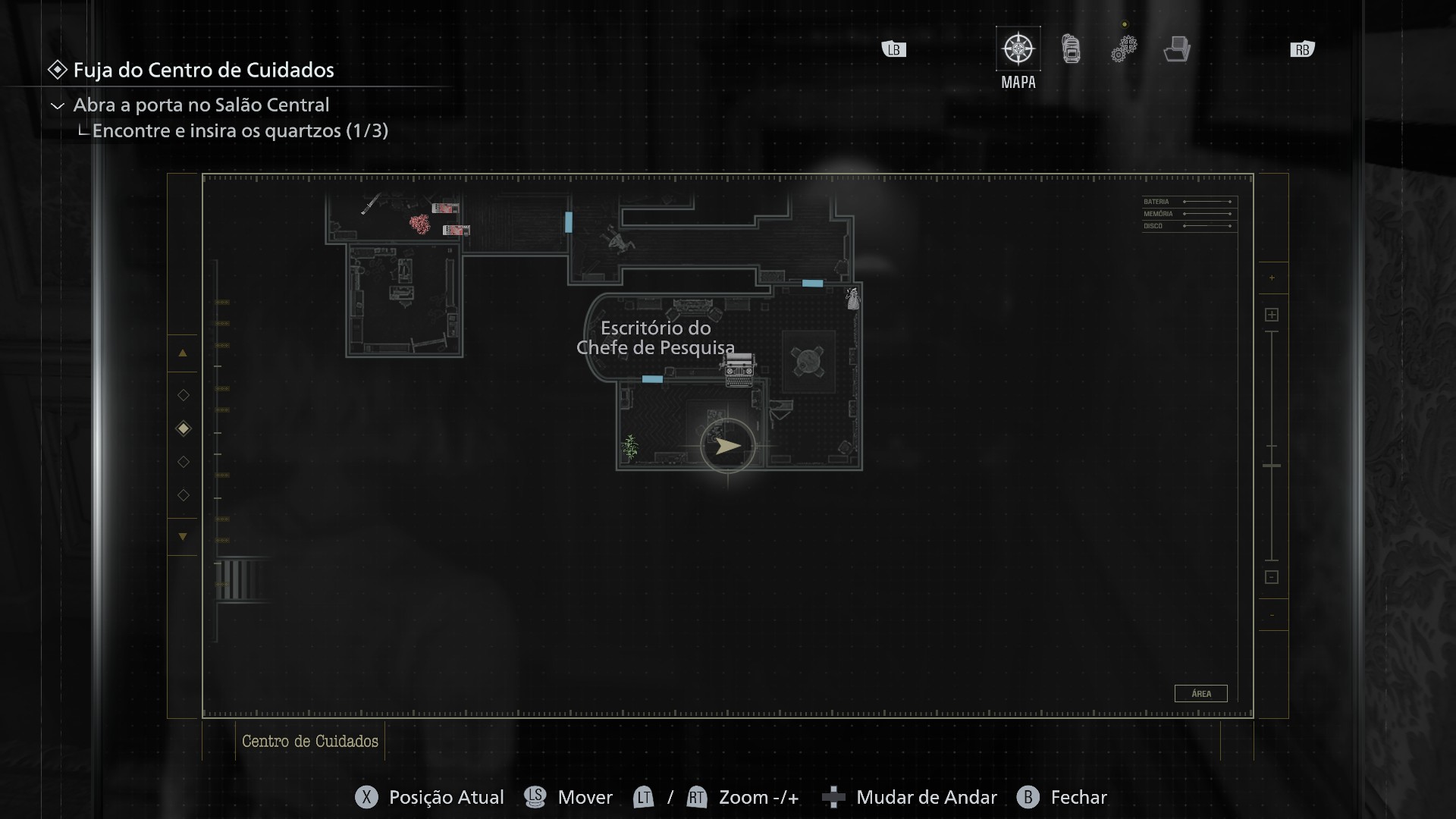Select the green herb marker on map
This screenshot has height=819, width=1456.
click(630, 446)
